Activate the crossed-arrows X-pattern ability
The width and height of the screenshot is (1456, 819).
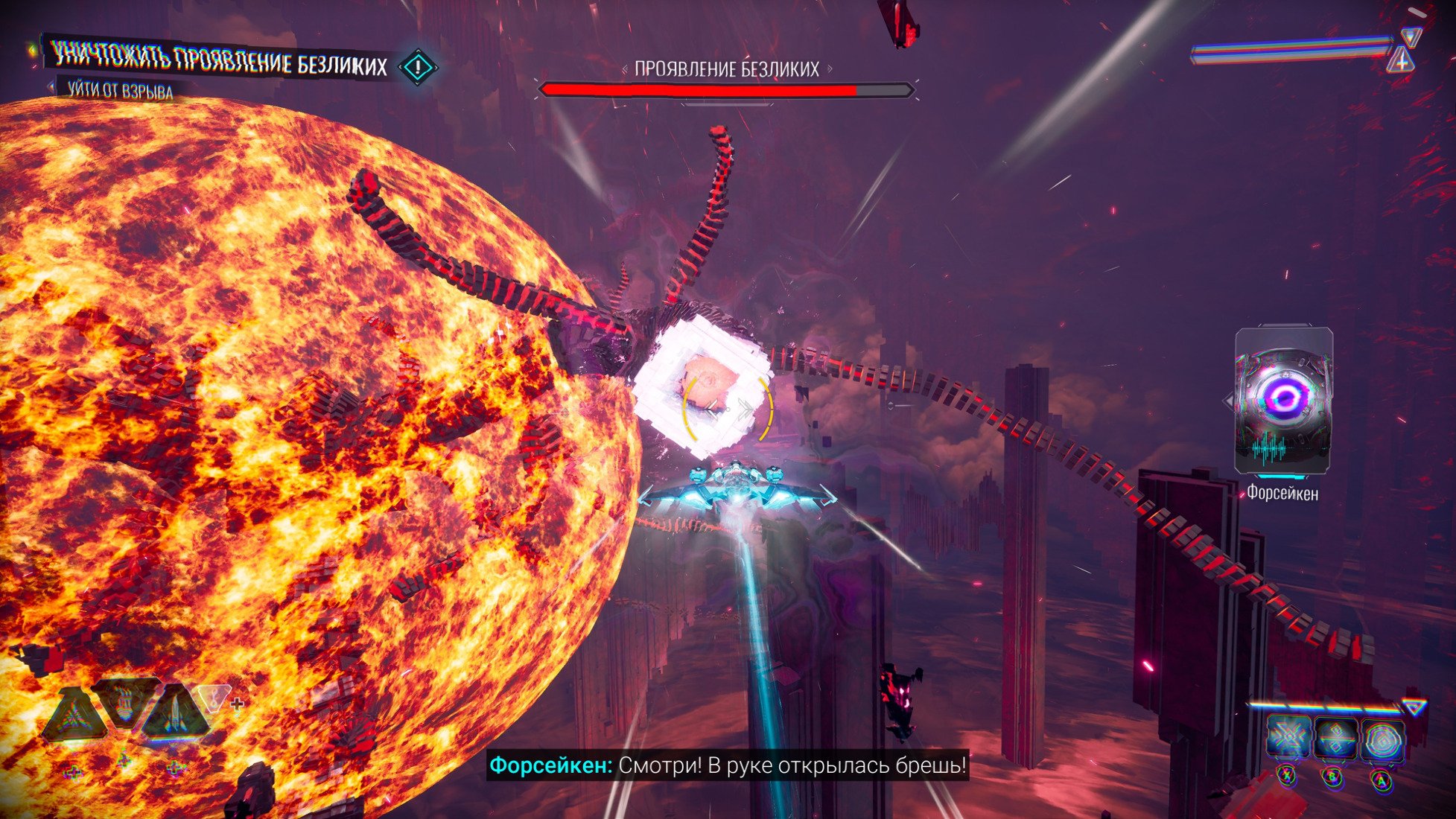[1289, 737]
